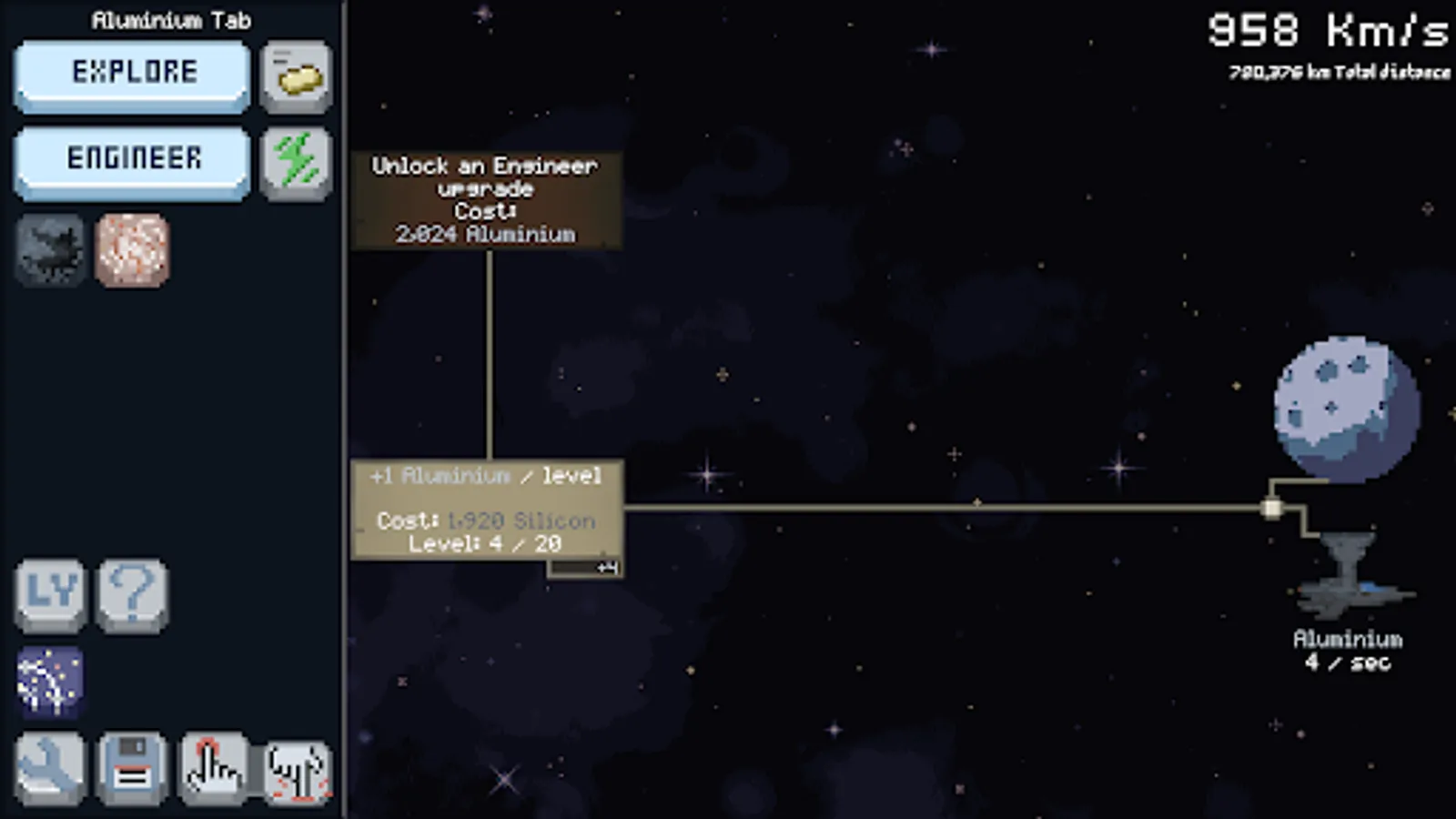Click the gold ingot icon beside Explore
The image size is (1456, 819).
pyautogui.click(x=295, y=76)
